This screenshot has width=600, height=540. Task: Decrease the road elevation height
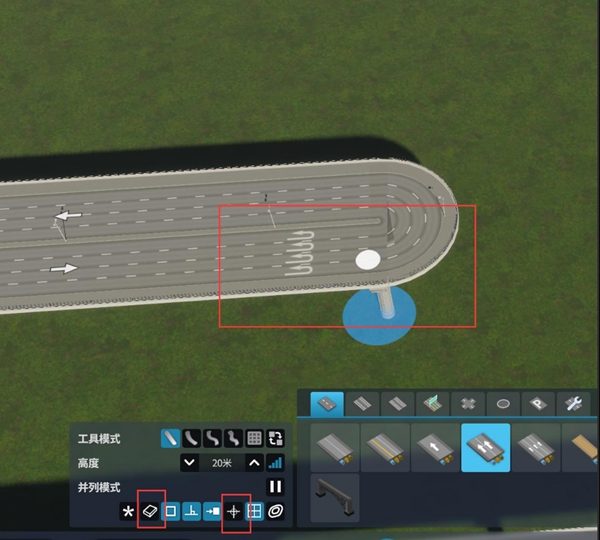pos(188,462)
